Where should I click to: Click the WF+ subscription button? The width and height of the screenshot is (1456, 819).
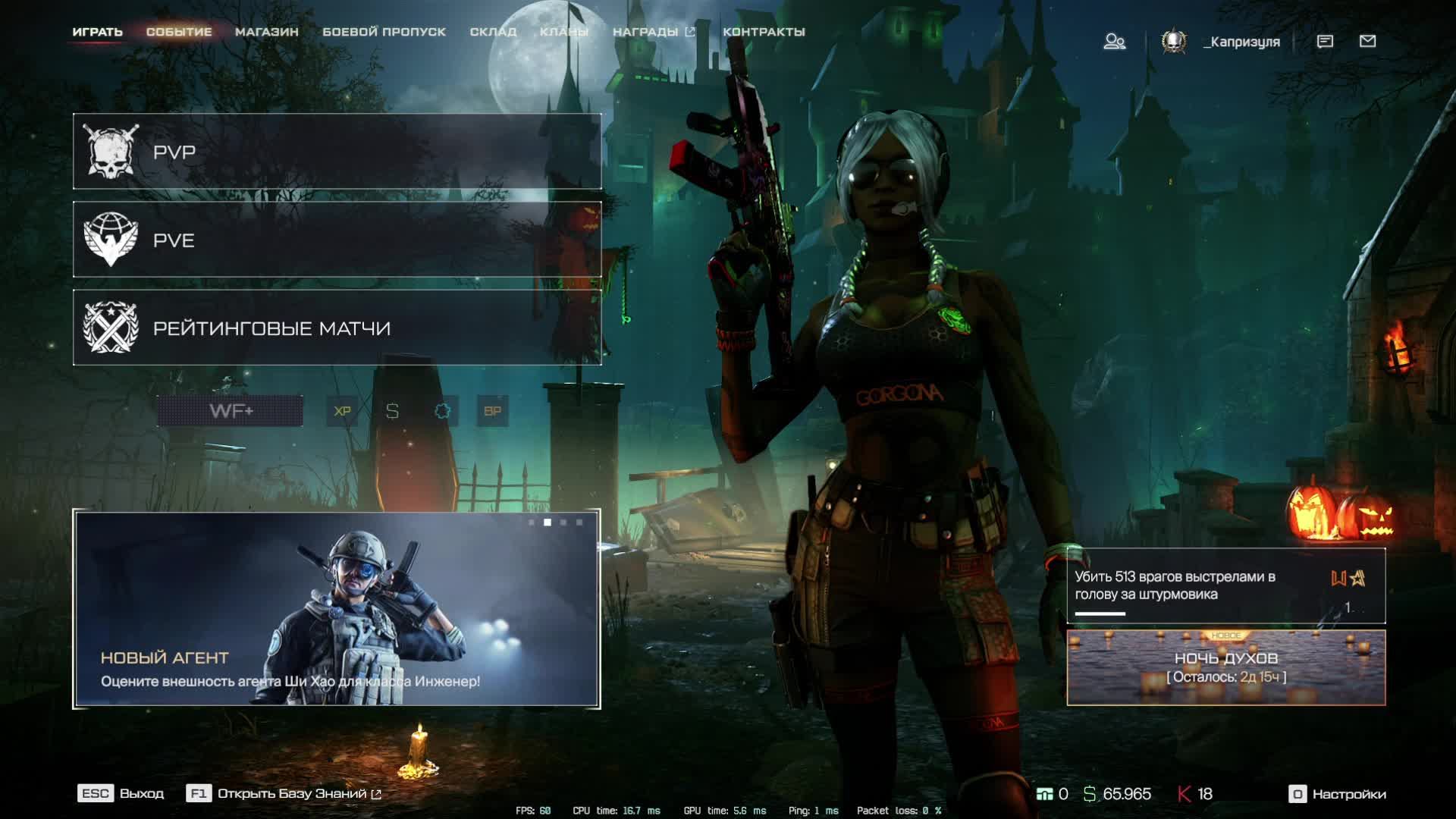click(231, 411)
